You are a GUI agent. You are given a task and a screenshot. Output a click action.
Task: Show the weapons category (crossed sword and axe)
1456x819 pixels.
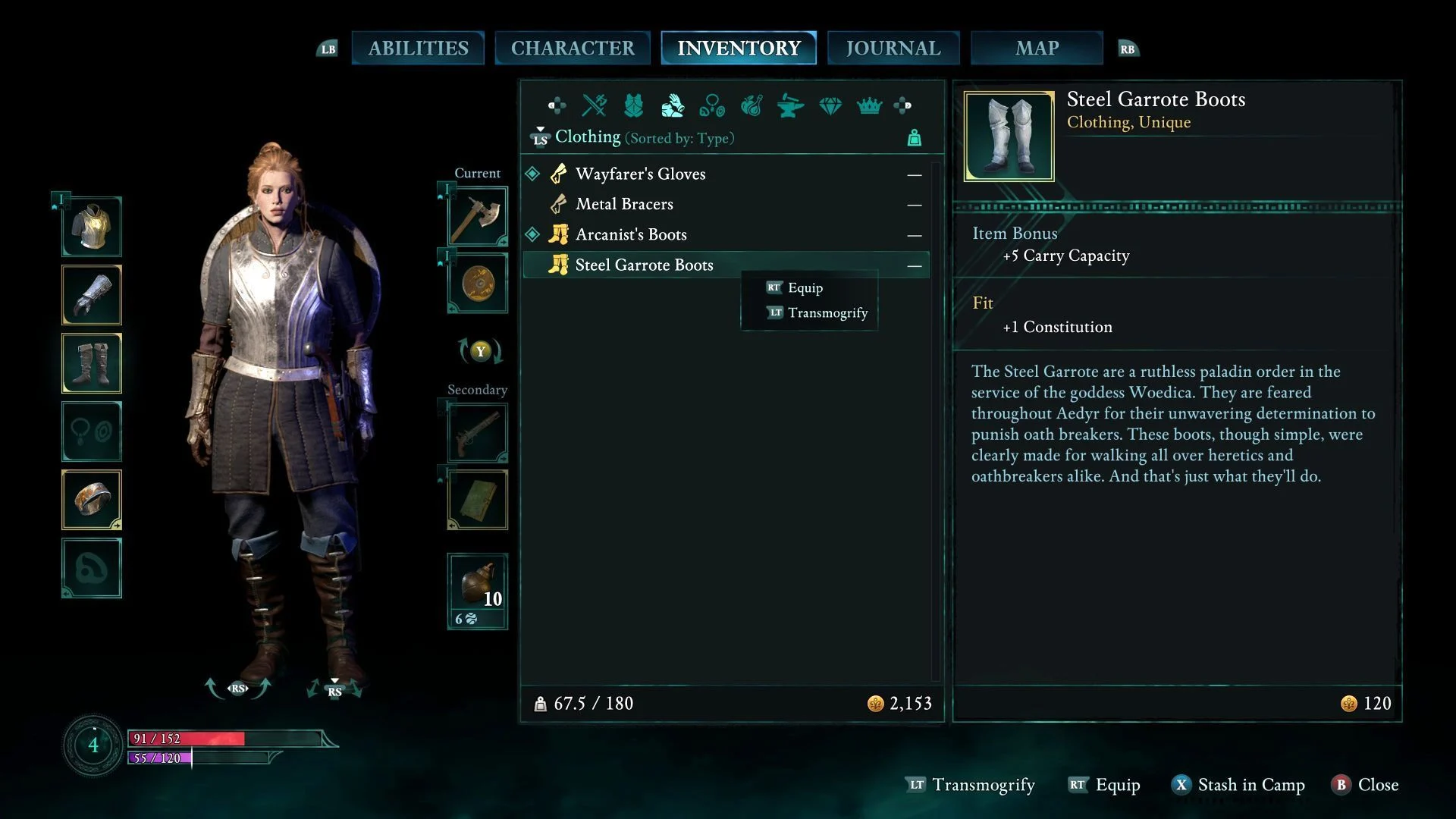click(595, 105)
